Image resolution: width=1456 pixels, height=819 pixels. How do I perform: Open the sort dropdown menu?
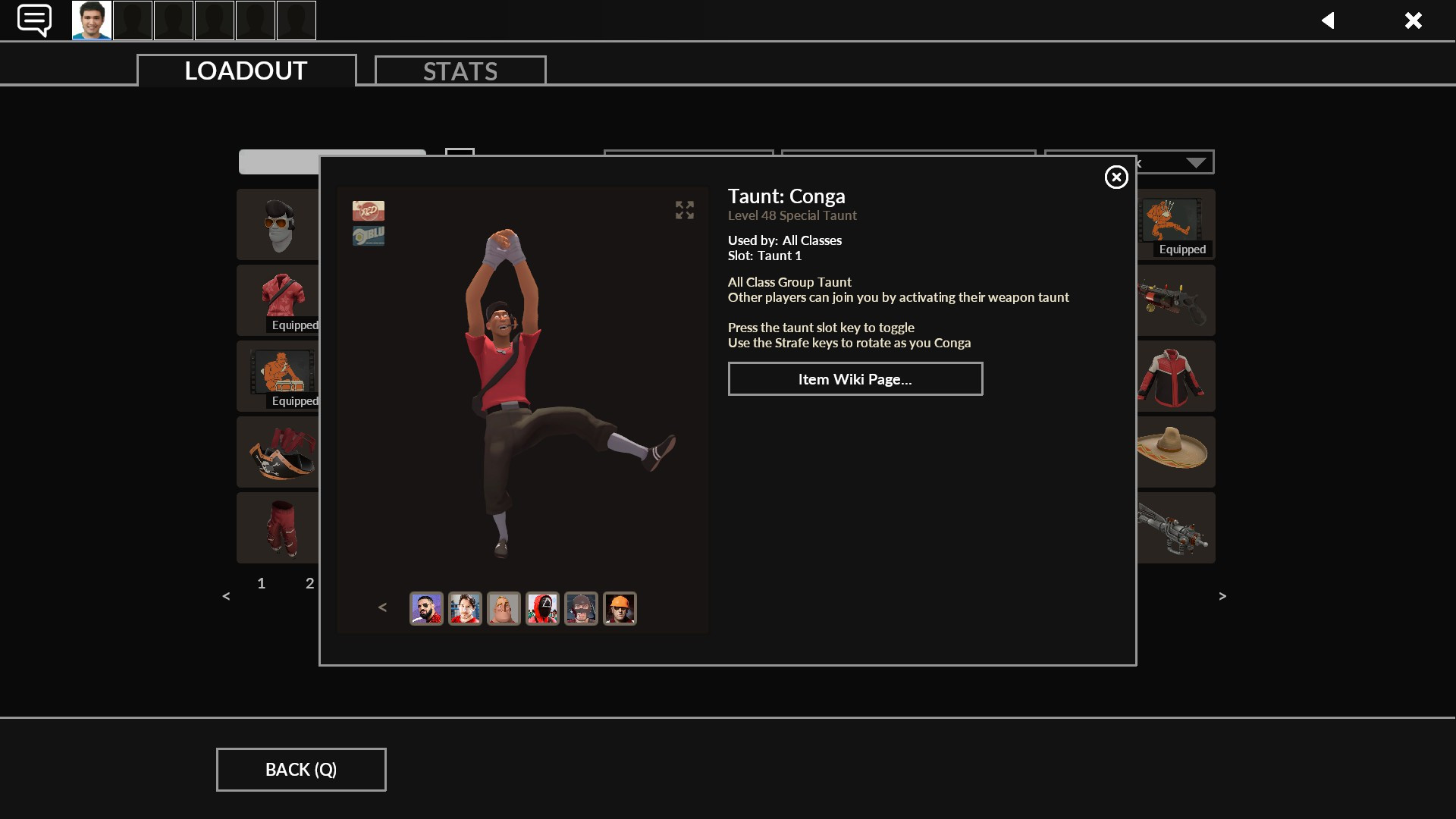pos(1195,162)
